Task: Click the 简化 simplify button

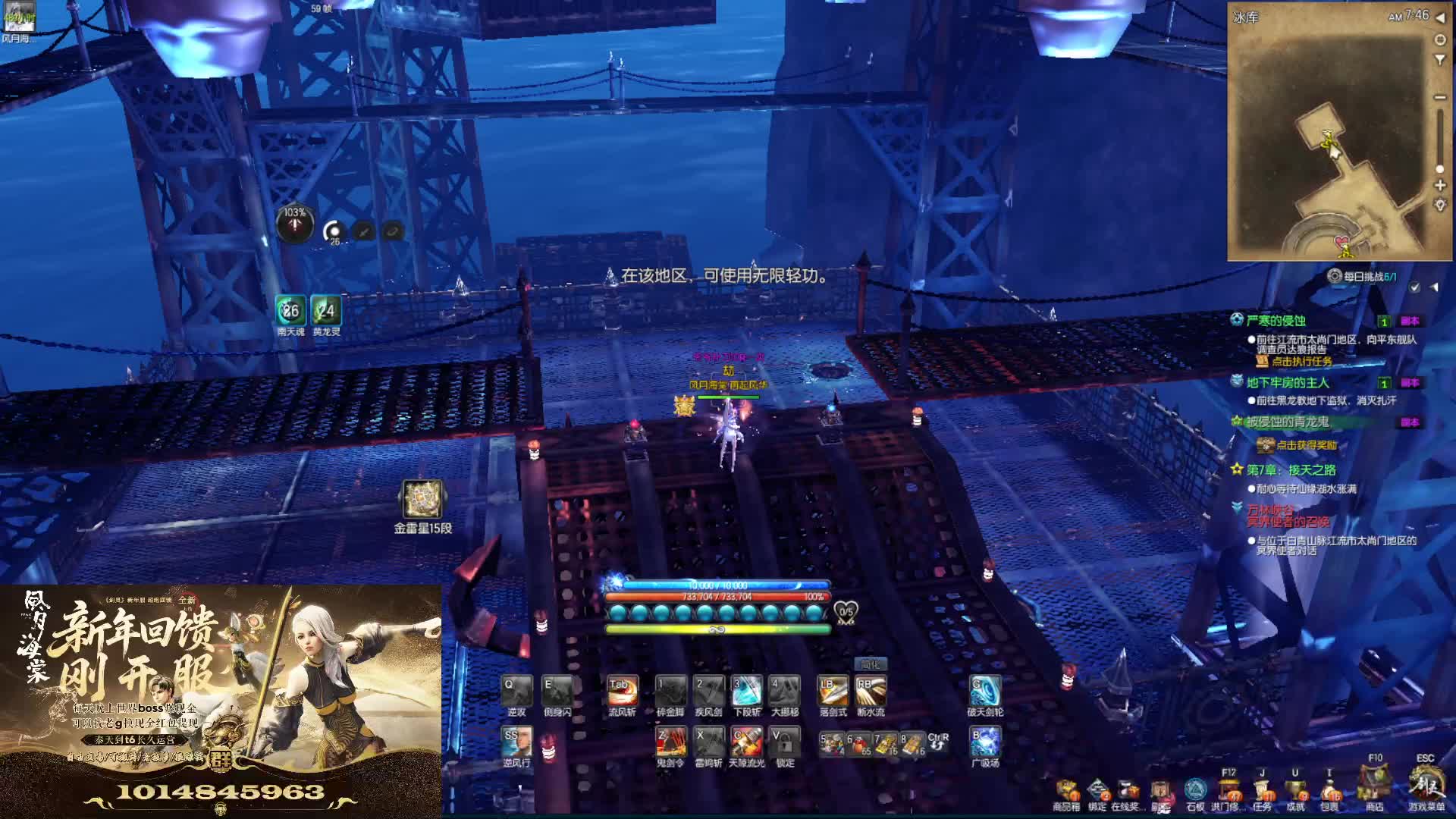Action: (870, 664)
